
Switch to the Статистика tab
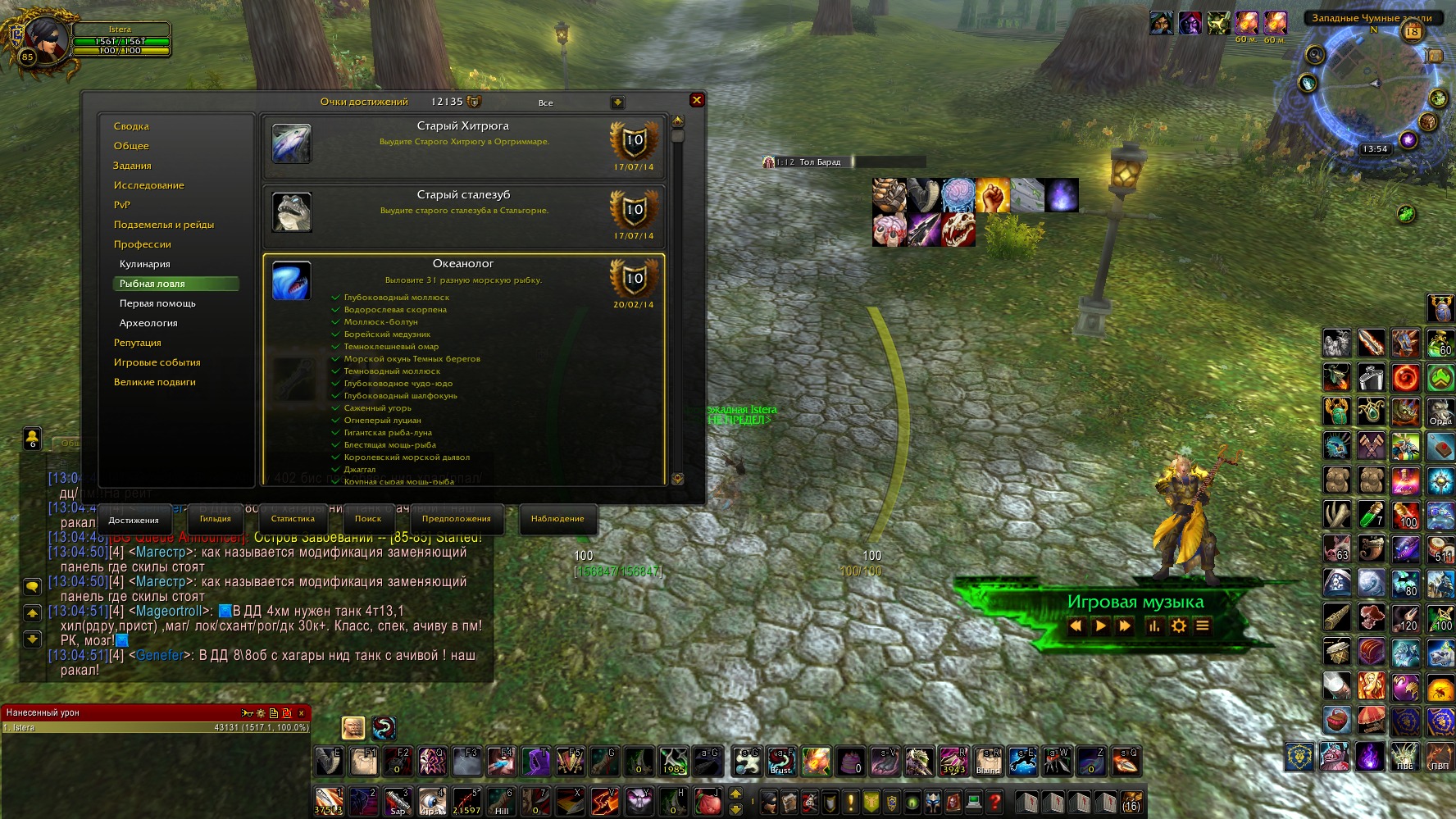(x=293, y=519)
